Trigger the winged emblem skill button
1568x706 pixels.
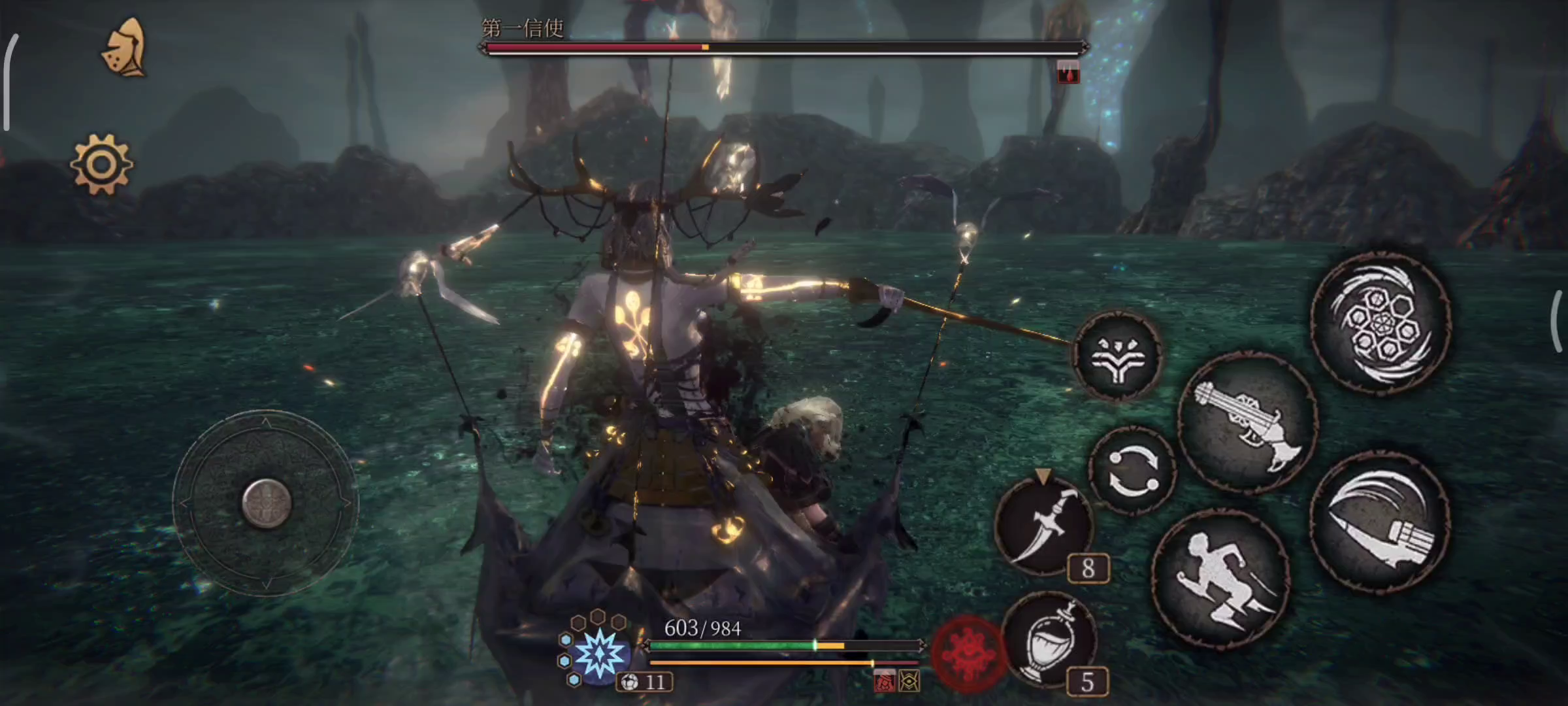[x=1118, y=356]
